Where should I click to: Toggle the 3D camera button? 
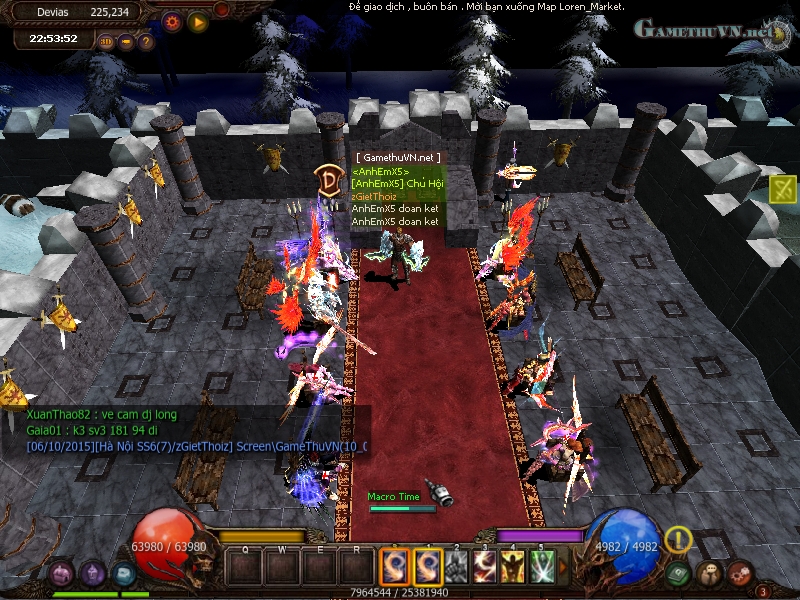pos(107,42)
